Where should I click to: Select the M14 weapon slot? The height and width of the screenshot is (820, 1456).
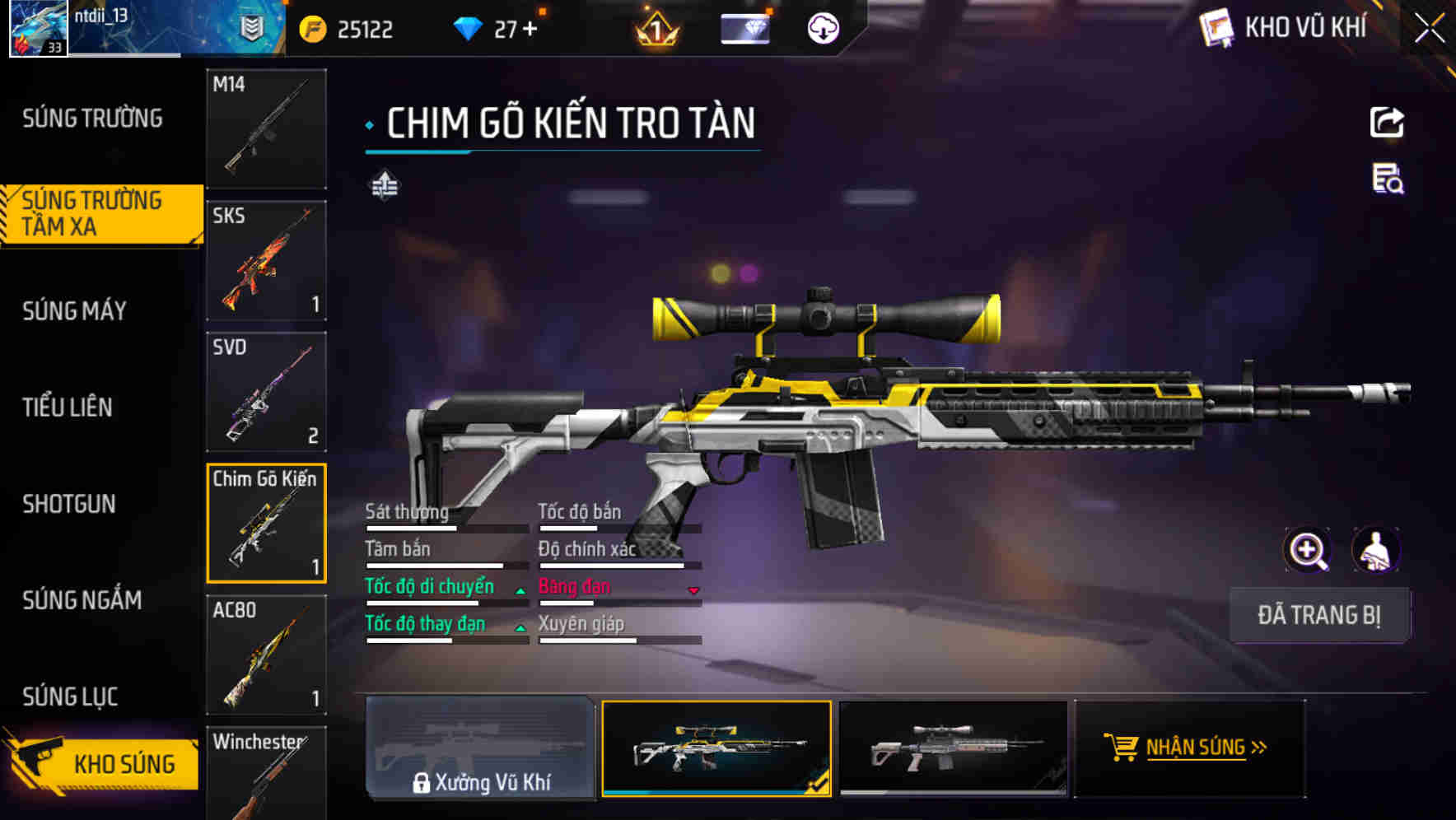[x=266, y=129]
